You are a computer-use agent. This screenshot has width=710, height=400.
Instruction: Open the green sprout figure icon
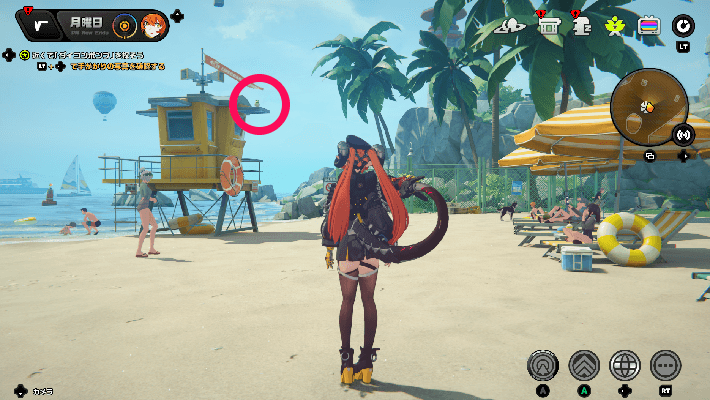[x=615, y=26]
